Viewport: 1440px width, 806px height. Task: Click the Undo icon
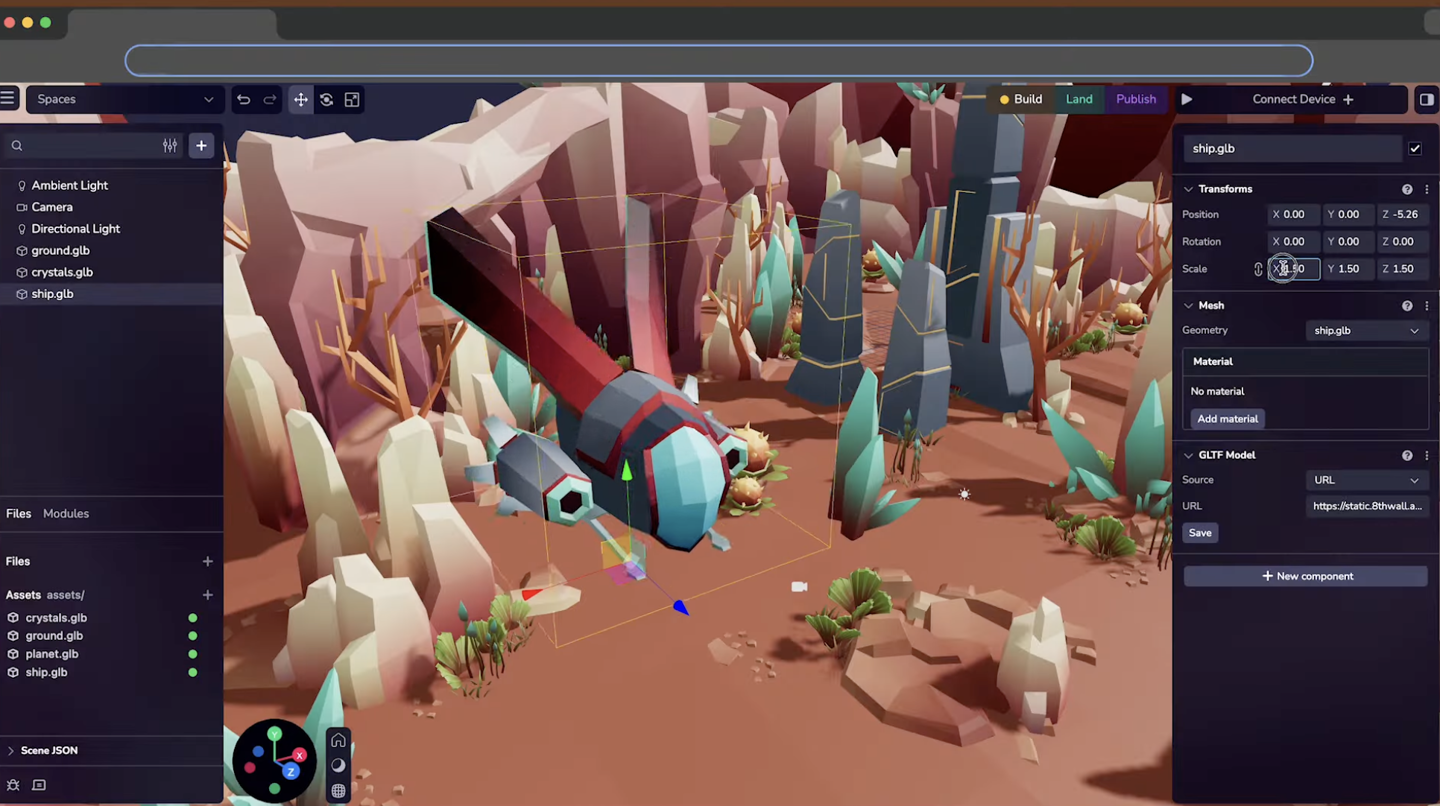243,99
